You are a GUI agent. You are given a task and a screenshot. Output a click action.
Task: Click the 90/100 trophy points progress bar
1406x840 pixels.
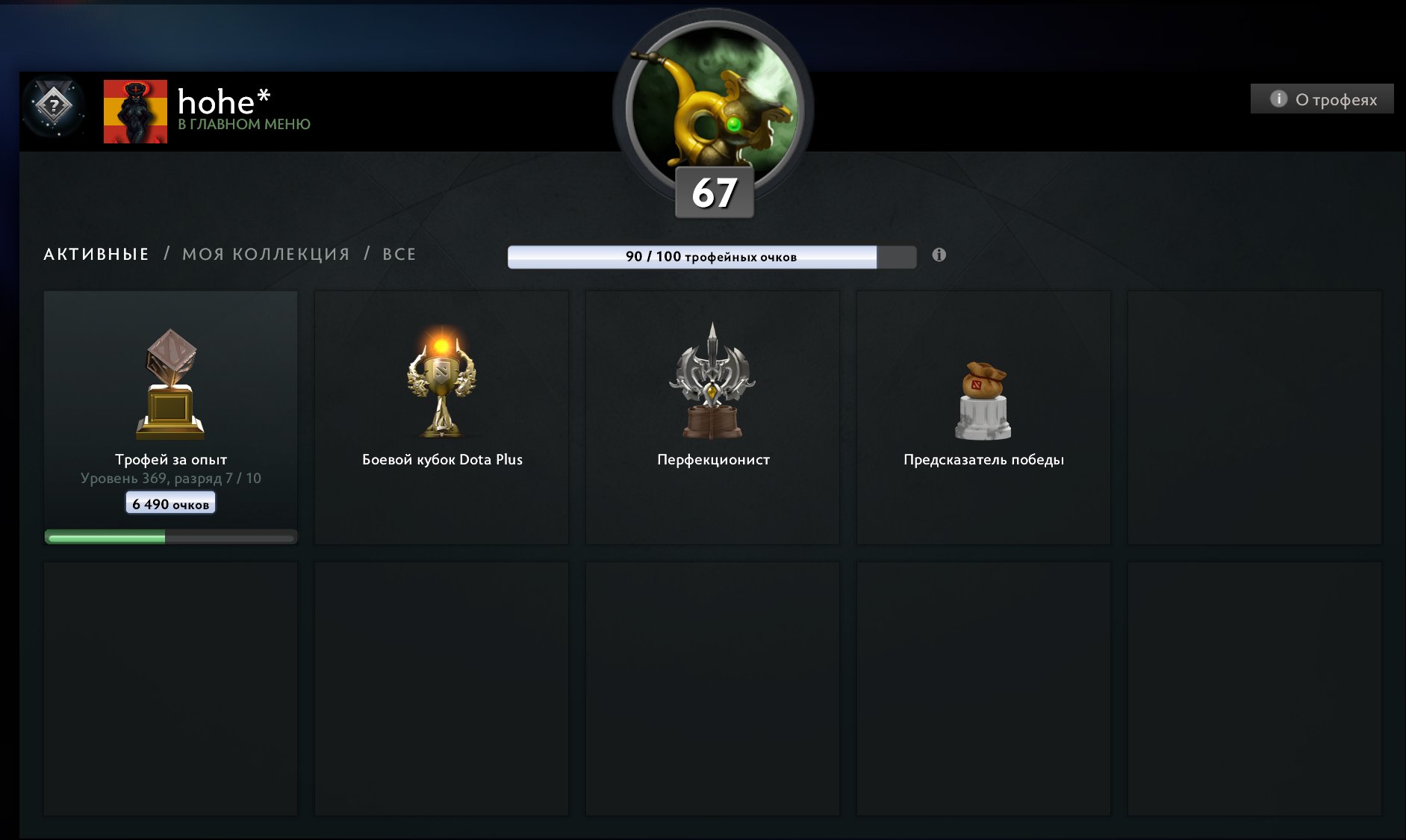(711, 255)
